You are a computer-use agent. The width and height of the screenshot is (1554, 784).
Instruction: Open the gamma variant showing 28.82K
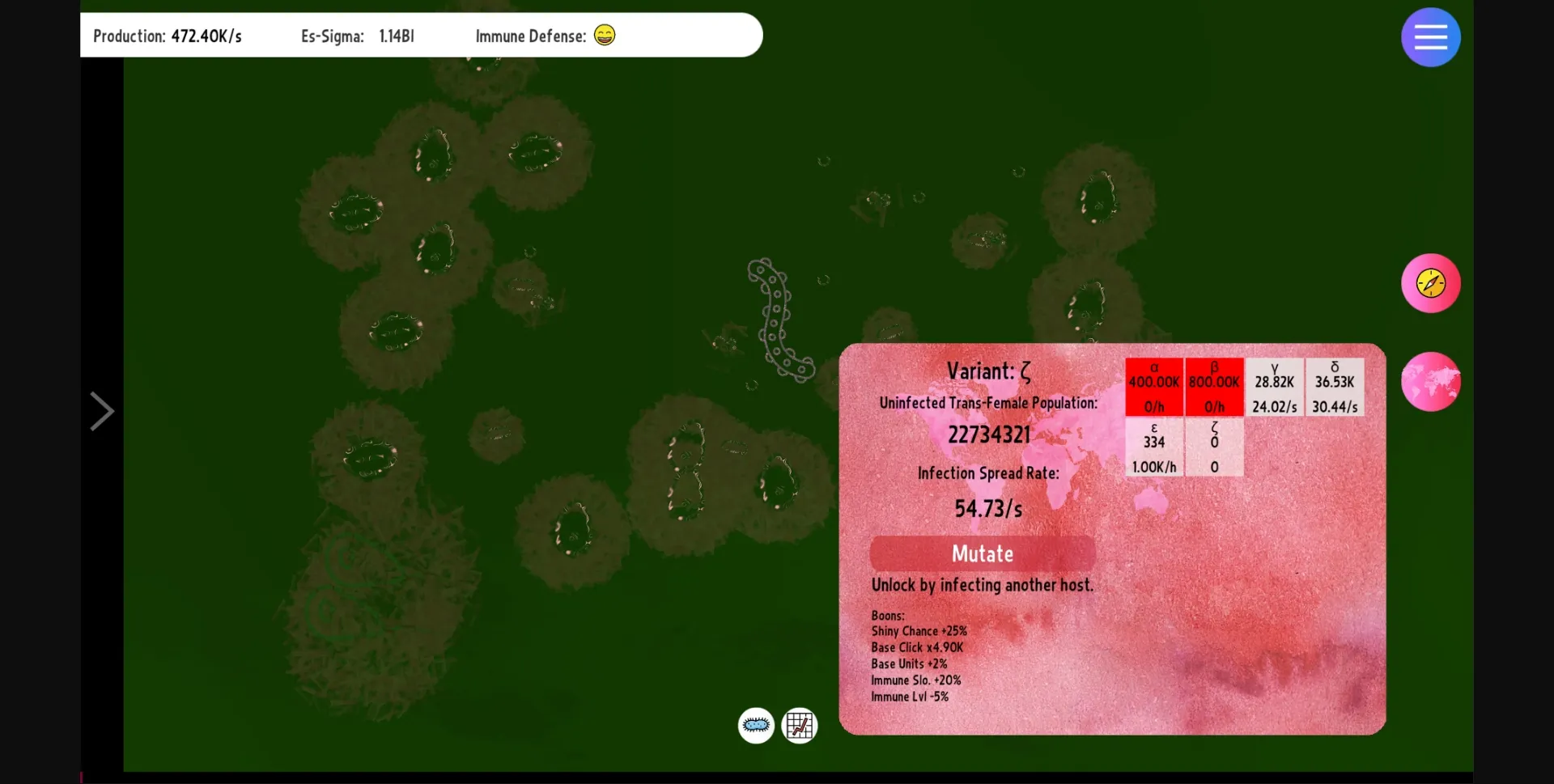tap(1274, 386)
